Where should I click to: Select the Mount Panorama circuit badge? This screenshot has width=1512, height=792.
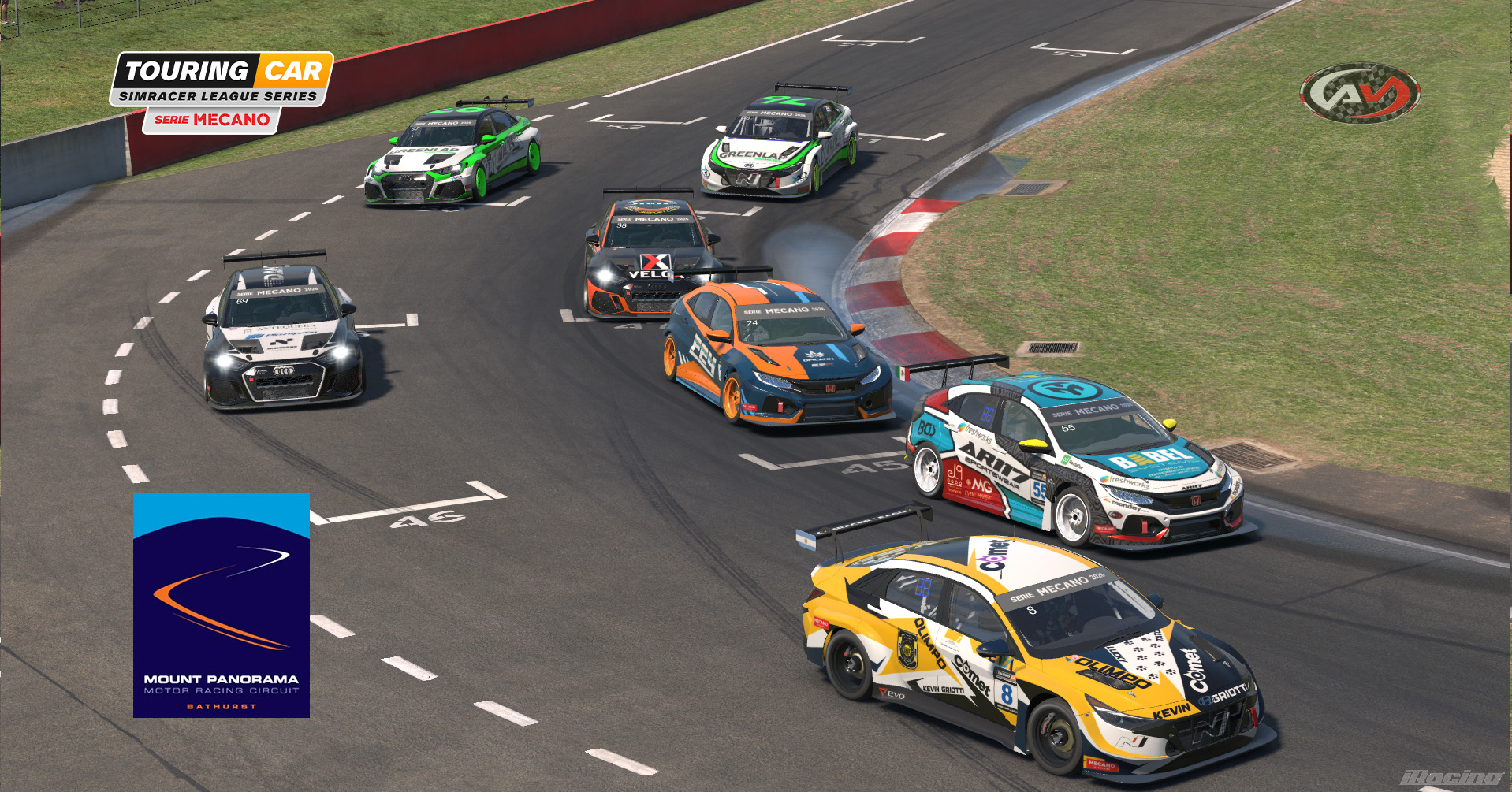click(x=222, y=605)
